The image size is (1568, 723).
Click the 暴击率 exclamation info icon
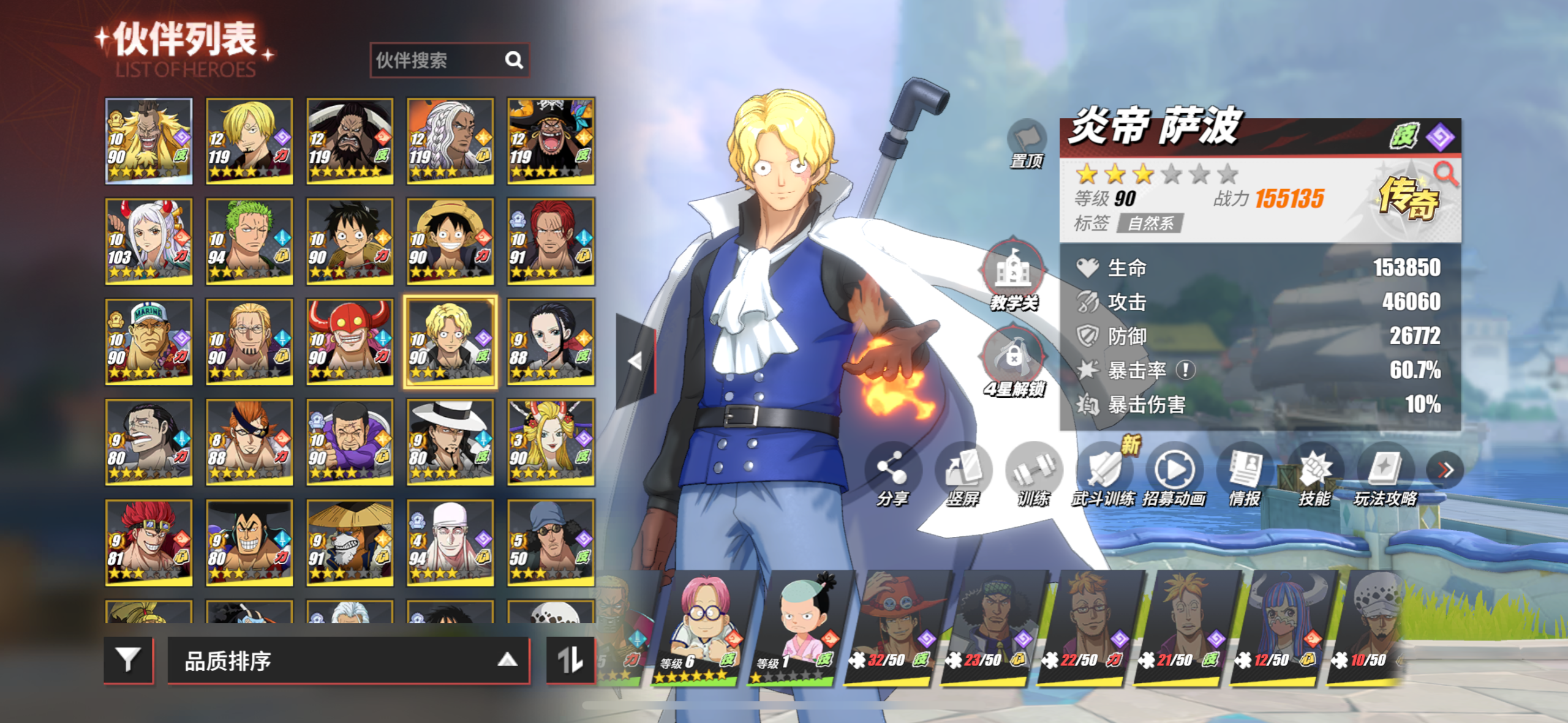coord(1186,370)
